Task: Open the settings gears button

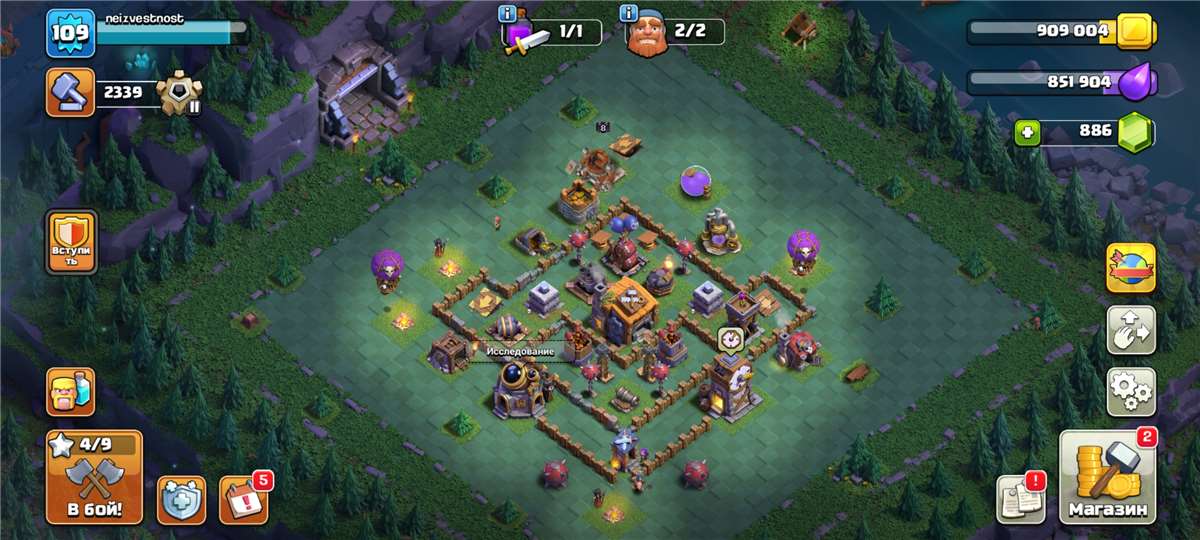Action: click(x=1130, y=391)
